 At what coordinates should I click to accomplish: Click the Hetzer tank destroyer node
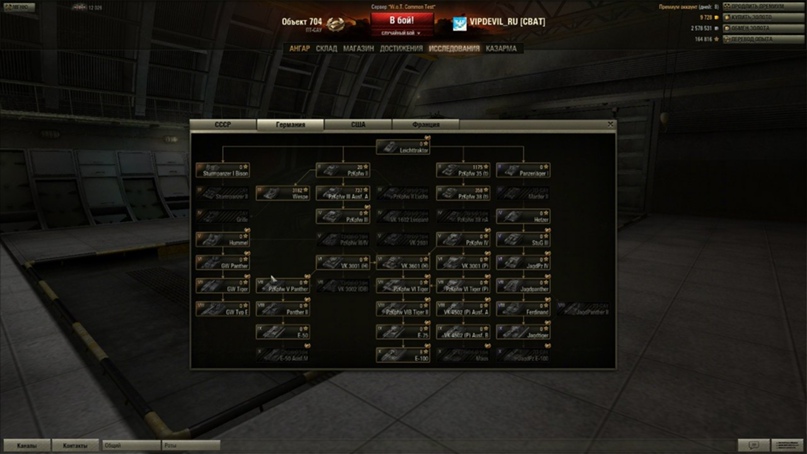click(523, 217)
